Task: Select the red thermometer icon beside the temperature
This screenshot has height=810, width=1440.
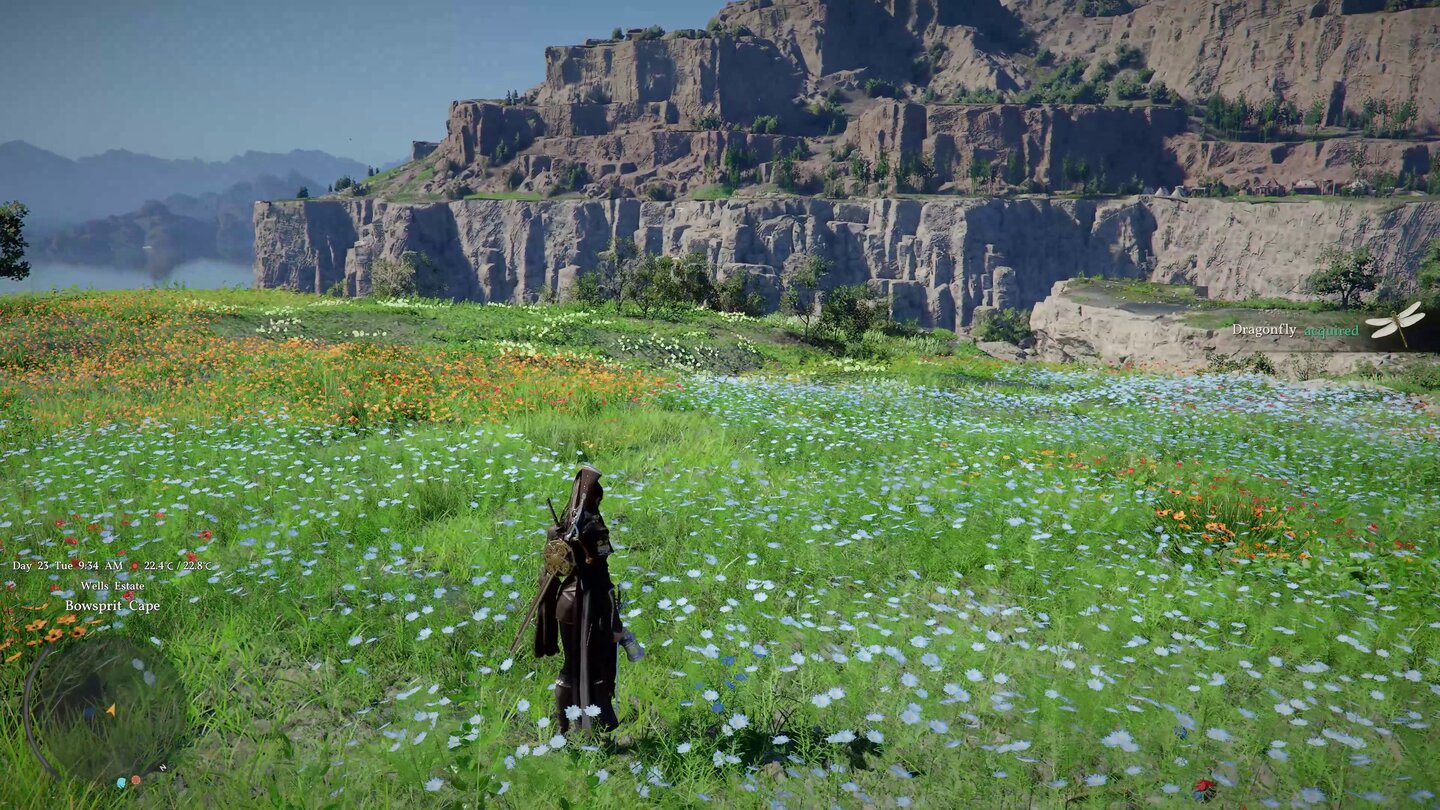Action: click(135, 564)
